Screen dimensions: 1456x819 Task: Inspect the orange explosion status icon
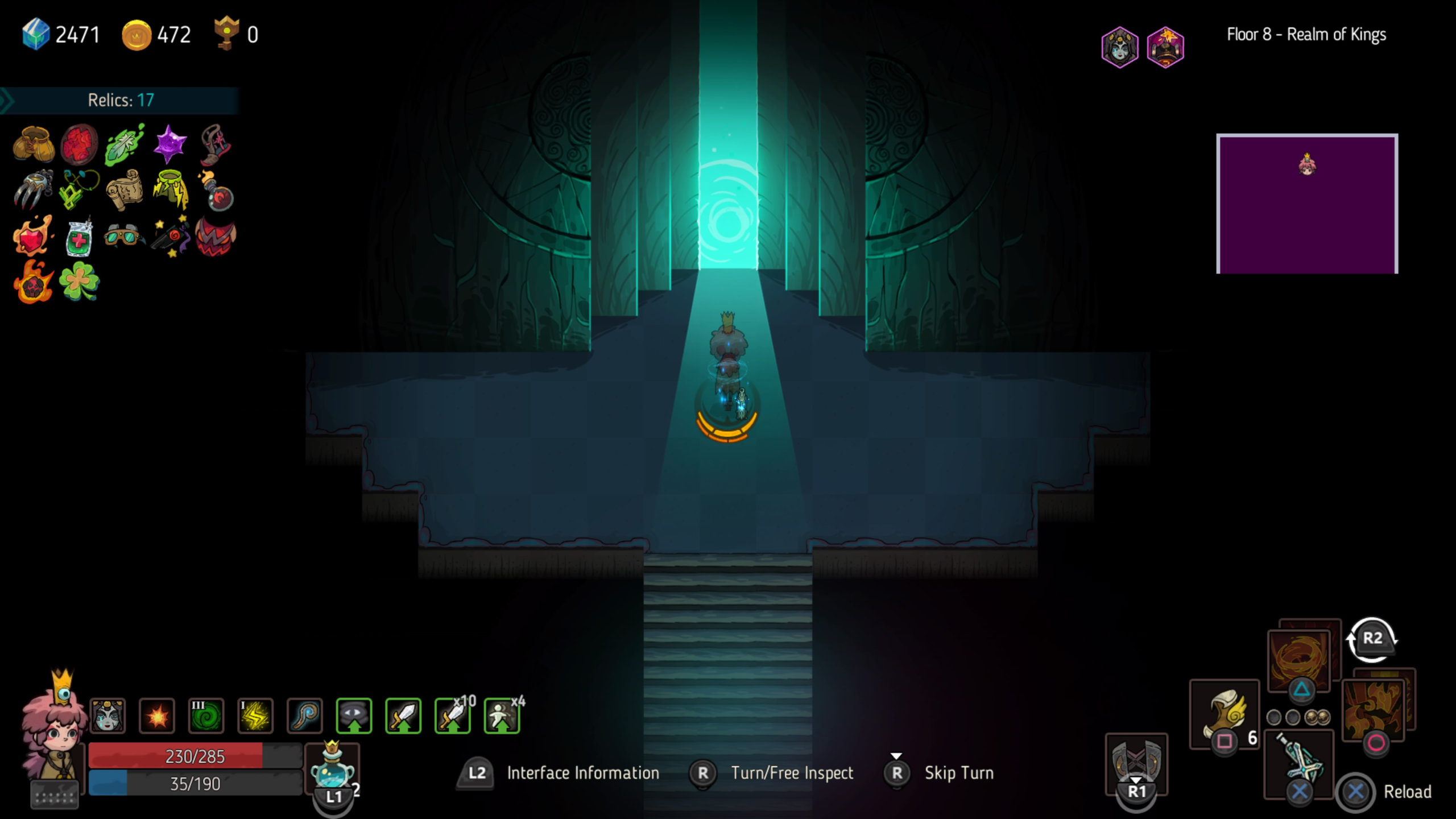coord(157,715)
